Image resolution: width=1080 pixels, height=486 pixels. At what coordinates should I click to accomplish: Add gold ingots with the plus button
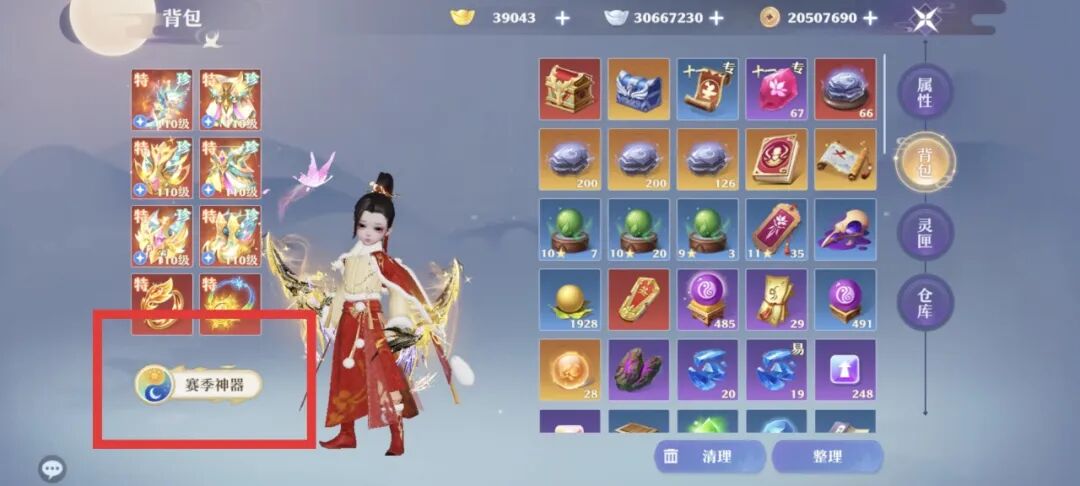[x=562, y=18]
